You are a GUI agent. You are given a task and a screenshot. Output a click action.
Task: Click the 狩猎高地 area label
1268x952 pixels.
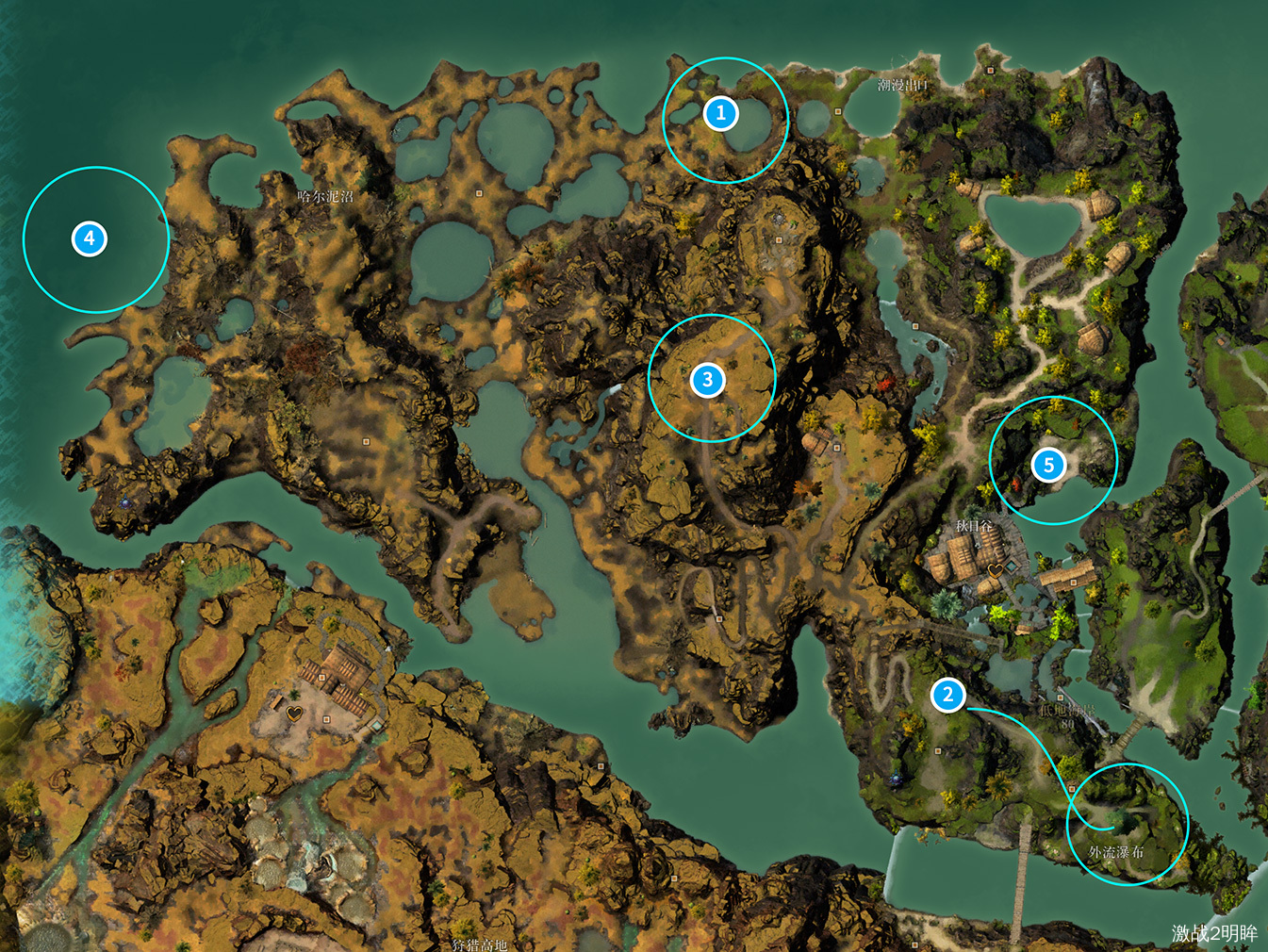pyautogui.click(x=479, y=944)
